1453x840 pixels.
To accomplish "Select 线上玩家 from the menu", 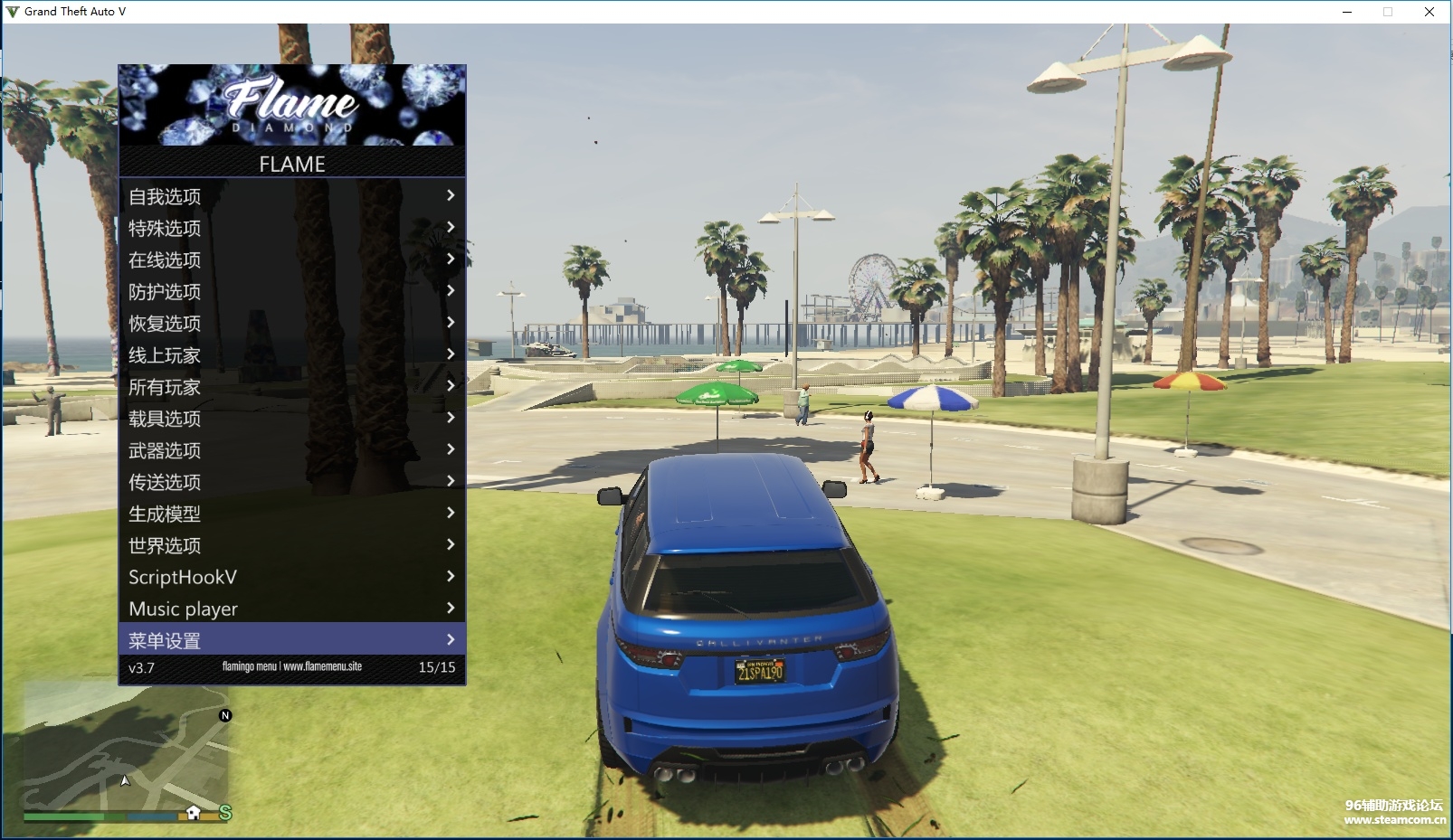I will click(x=291, y=354).
